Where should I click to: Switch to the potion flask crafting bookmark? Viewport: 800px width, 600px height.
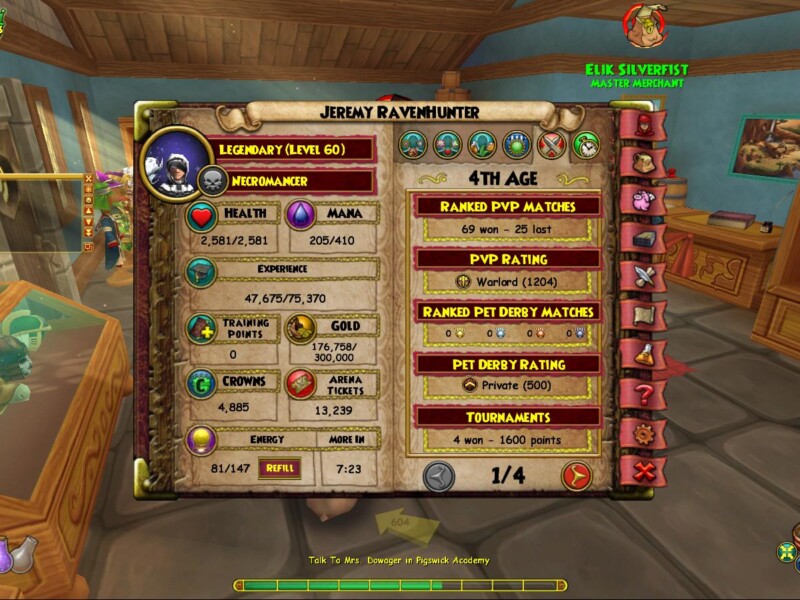click(x=641, y=355)
